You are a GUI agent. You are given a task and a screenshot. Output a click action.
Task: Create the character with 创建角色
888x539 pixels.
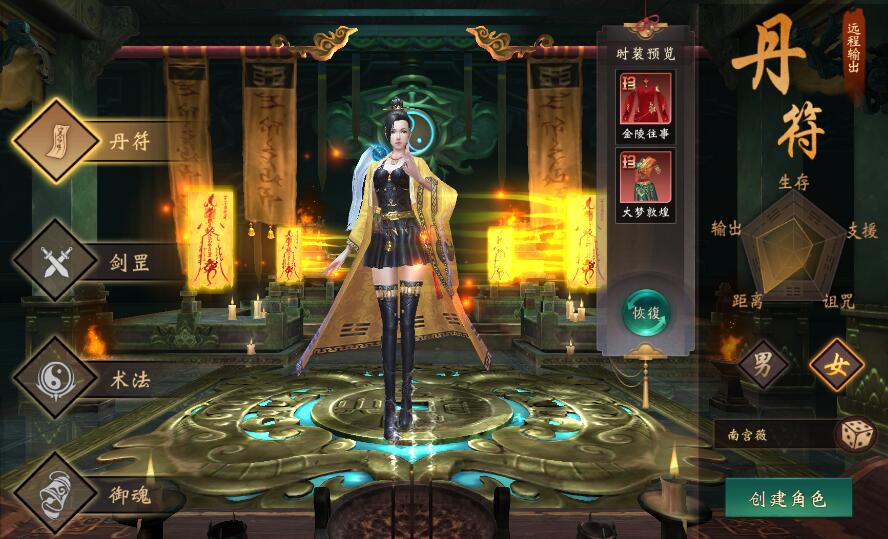point(788,498)
